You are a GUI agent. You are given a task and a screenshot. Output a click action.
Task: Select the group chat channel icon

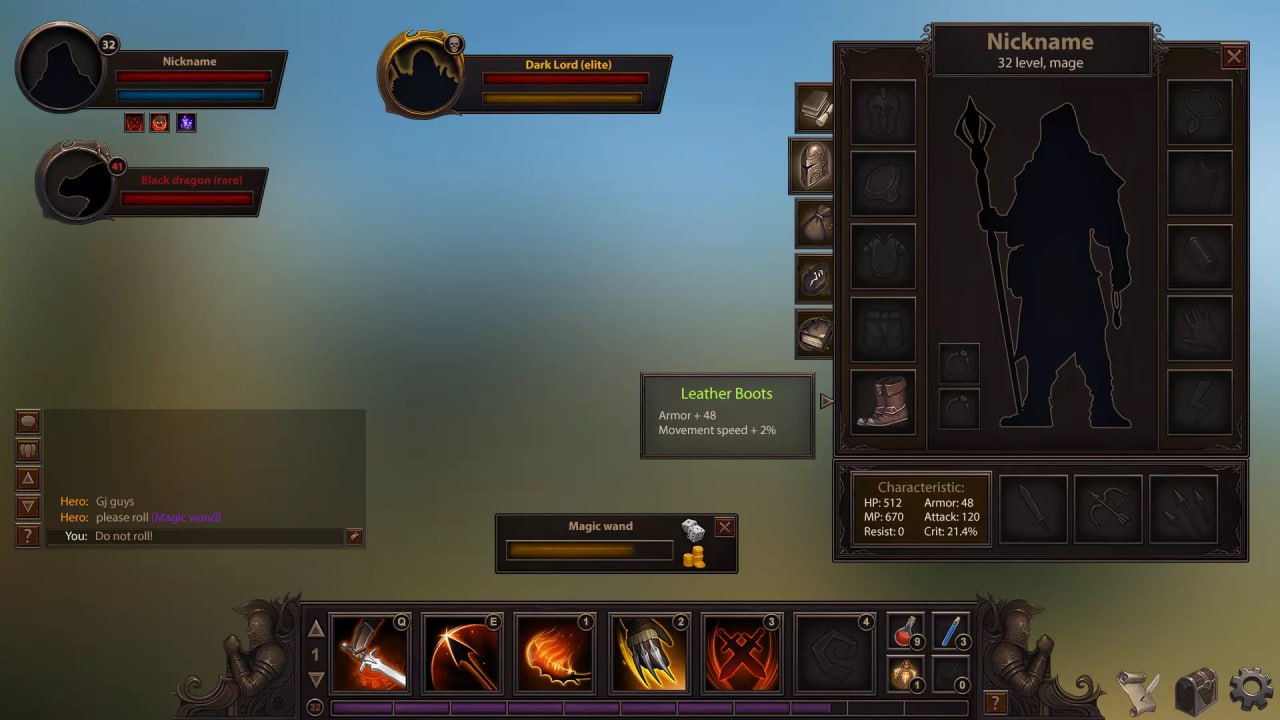point(27,450)
